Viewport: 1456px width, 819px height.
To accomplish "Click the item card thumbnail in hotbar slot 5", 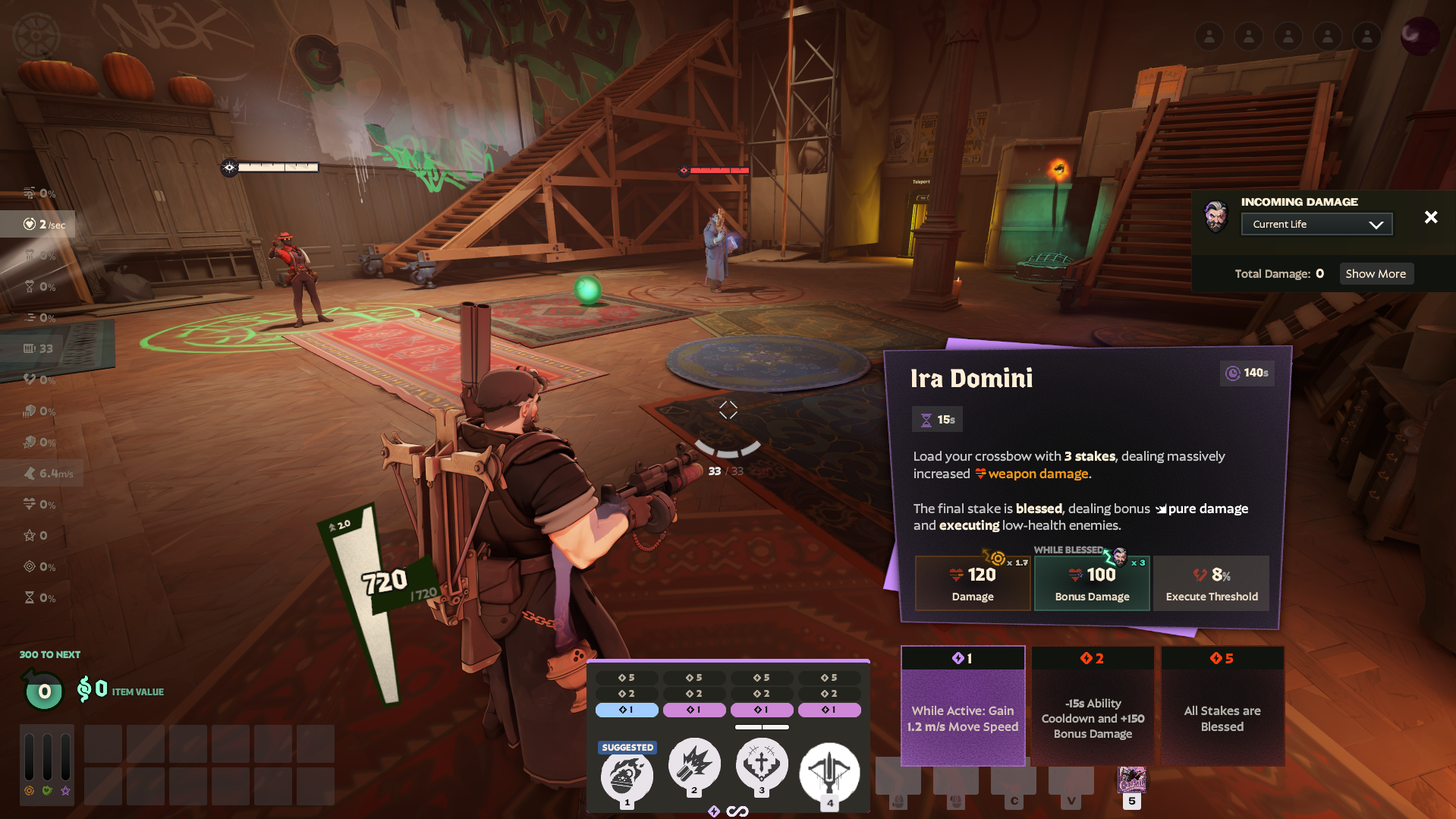I will tap(1132, 780).
